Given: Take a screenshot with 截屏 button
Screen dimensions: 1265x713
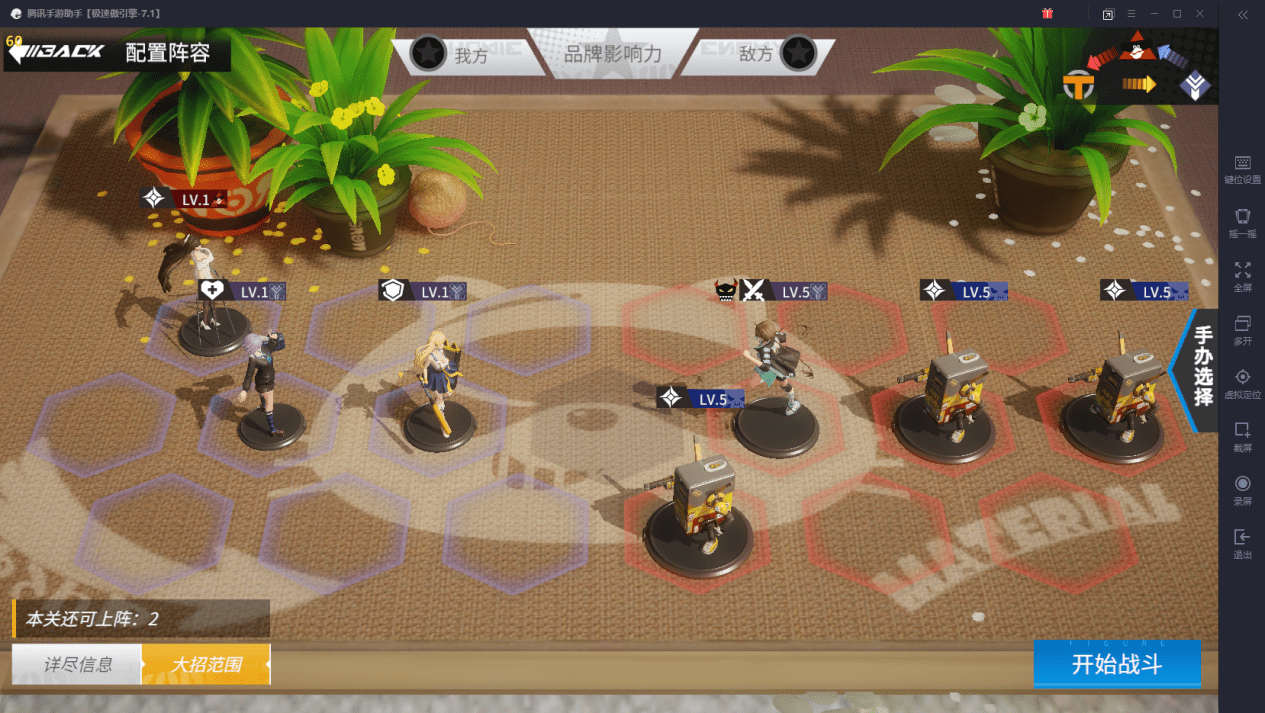Looking at the screenshot, I should [1242, 436].
